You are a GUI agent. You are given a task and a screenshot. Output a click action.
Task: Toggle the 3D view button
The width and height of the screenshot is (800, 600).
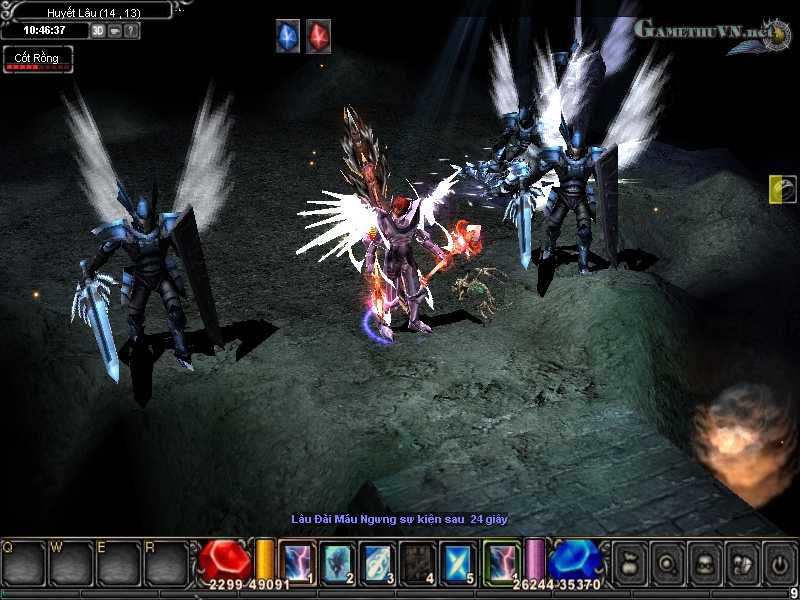(x=98, y=30)
